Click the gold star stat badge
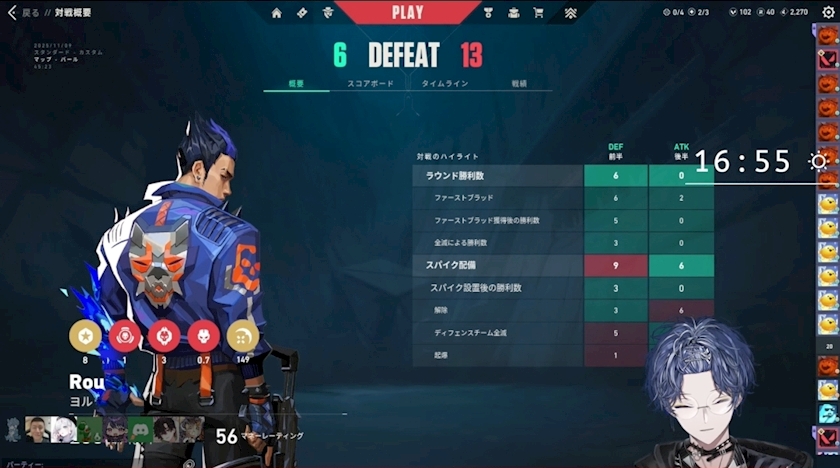 click(84, 335)
